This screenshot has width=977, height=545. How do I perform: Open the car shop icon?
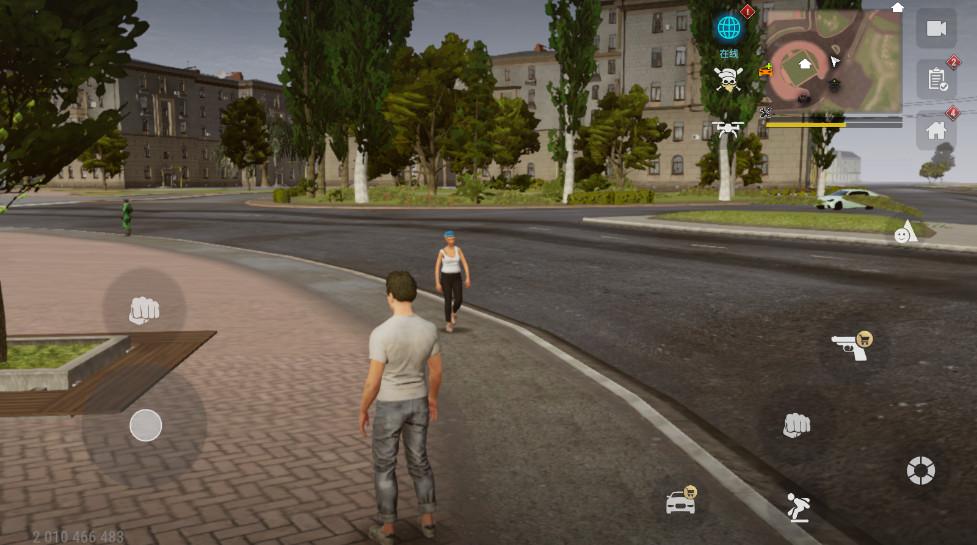pyautogui.click(x=681, y=500)
